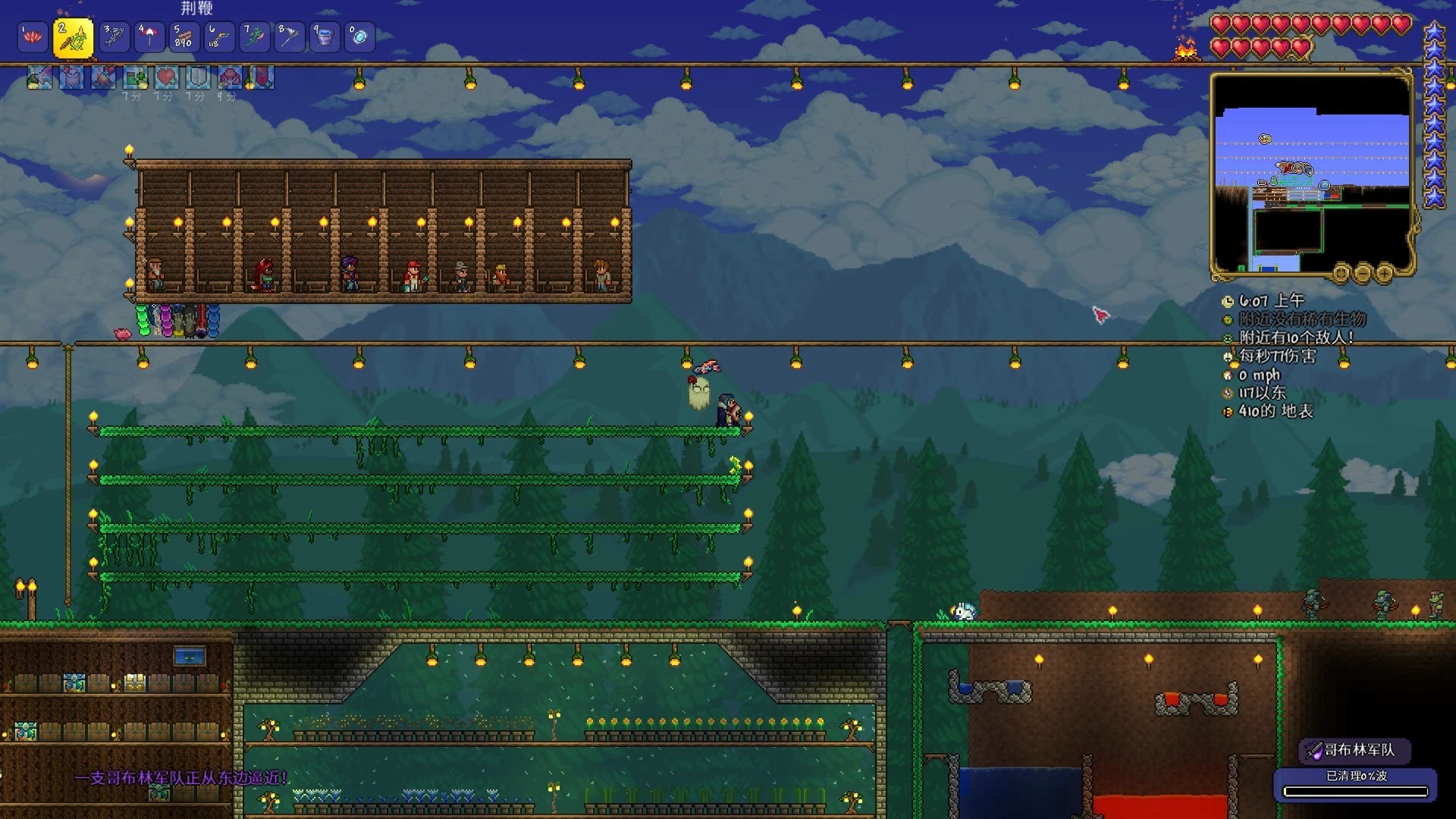Choose the green vine item in slot 7

coord(254,36)
